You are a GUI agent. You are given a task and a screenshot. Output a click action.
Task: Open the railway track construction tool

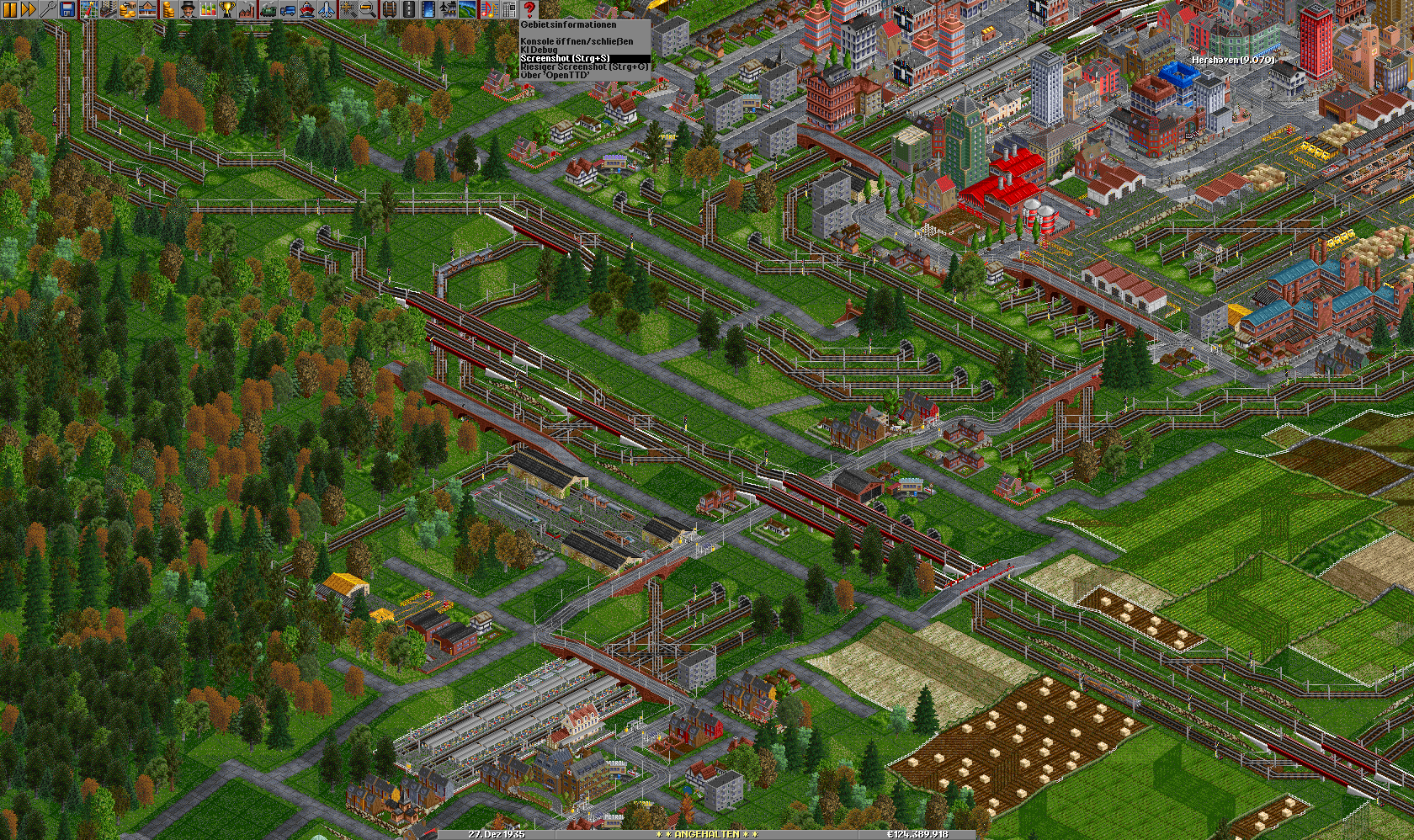pos(390,9)
